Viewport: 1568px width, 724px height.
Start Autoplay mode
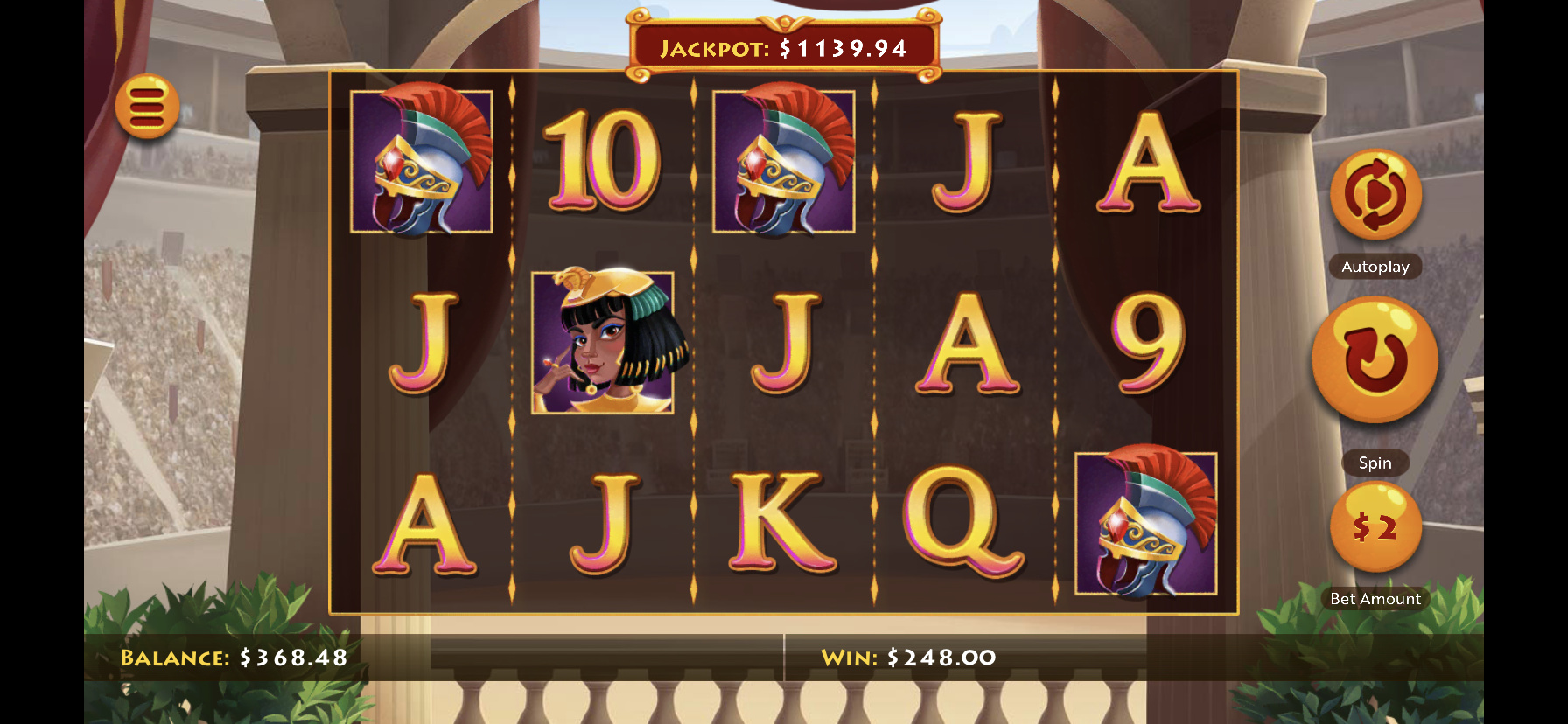(1375, 195)
